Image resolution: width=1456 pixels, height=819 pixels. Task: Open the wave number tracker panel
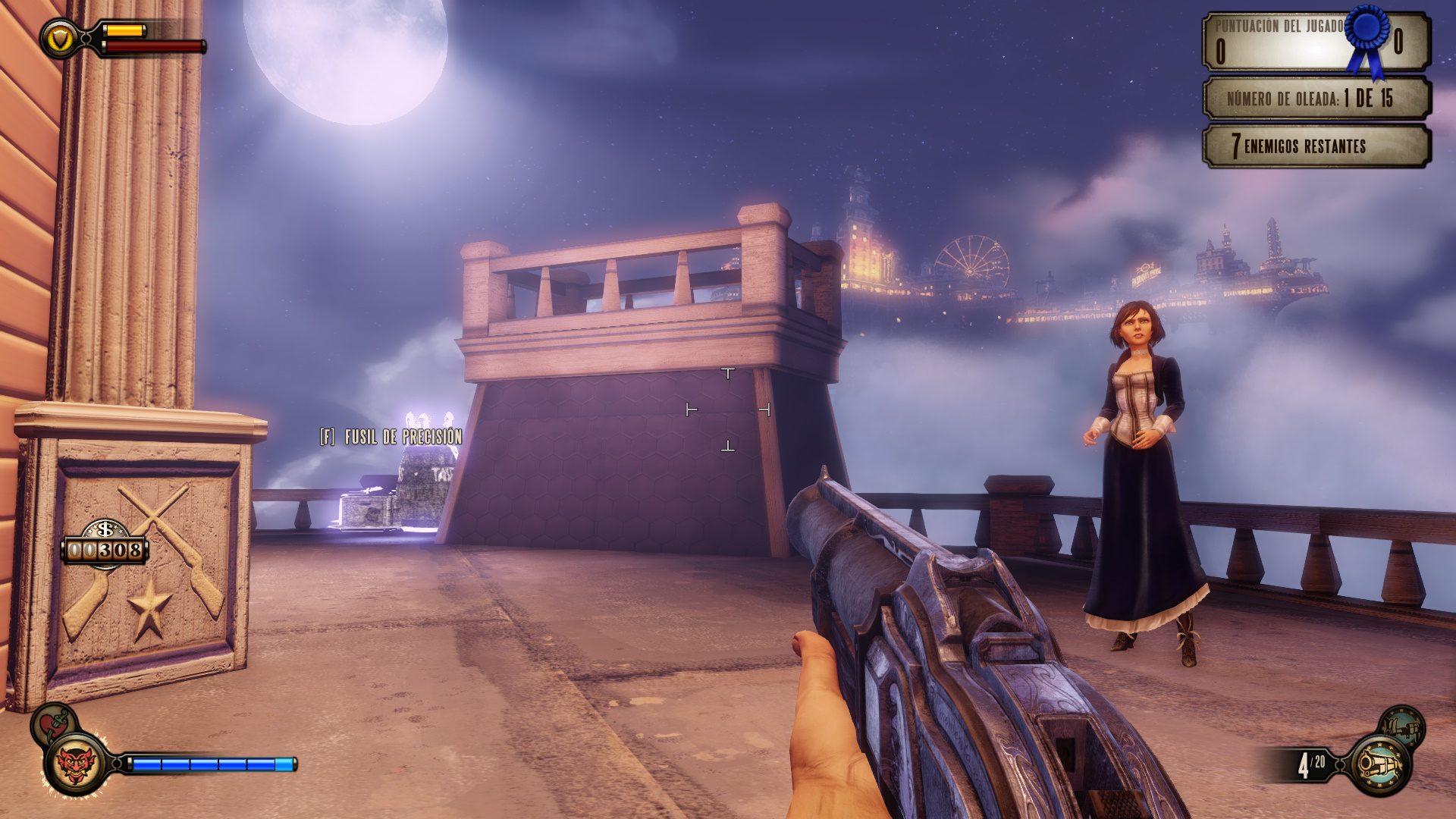coord(1316,99)
